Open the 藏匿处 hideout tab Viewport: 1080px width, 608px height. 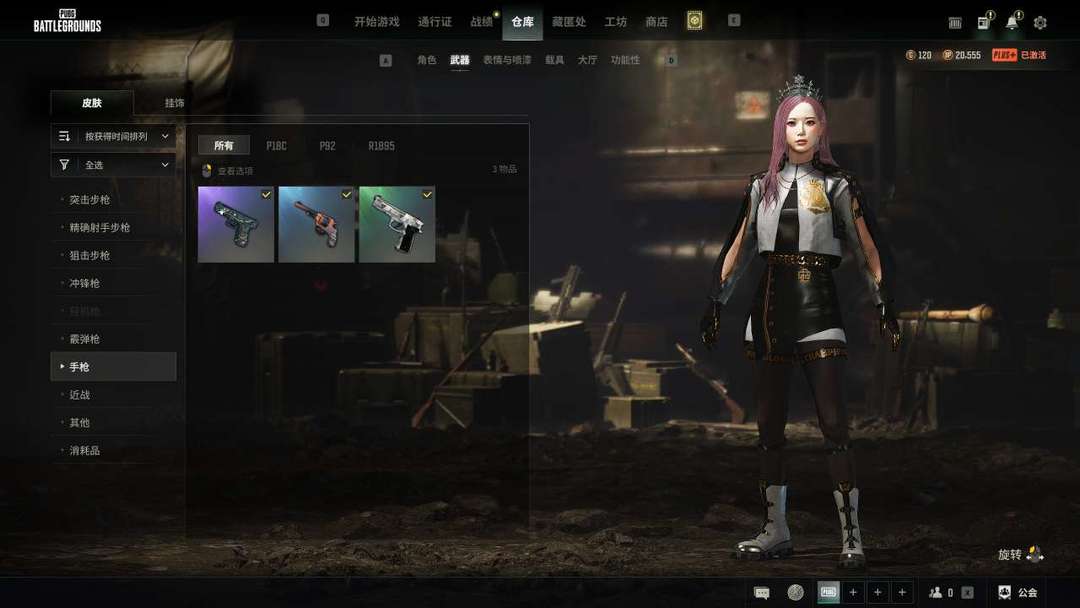point(568,21)
